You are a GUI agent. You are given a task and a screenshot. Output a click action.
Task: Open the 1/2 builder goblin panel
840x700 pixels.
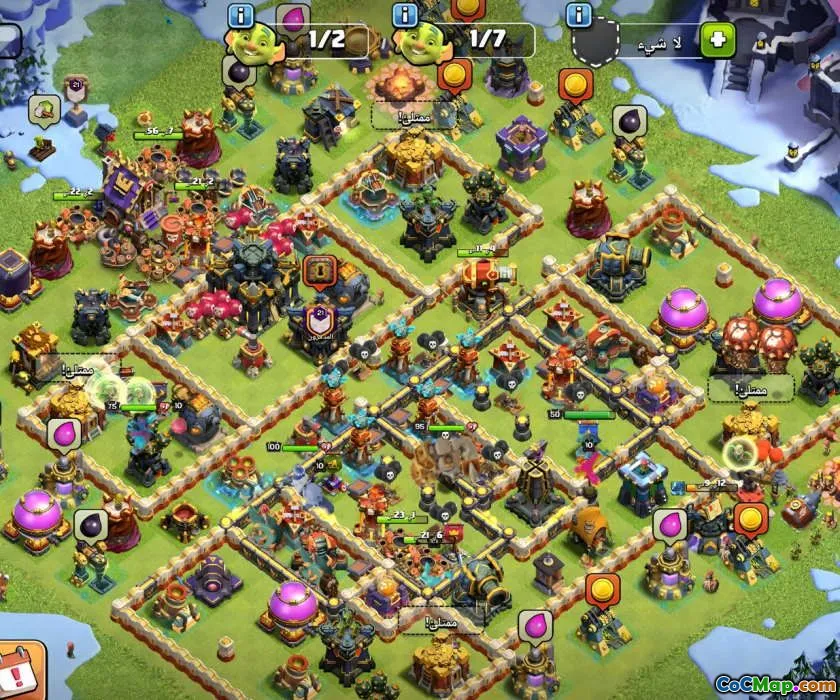(307, 41)
